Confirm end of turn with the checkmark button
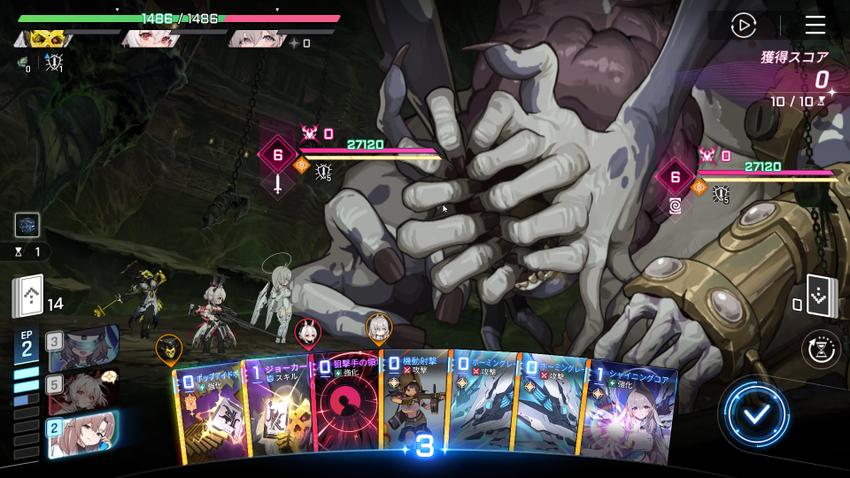The width and height of the screenshot is (850, 478). tap(756, 413)
